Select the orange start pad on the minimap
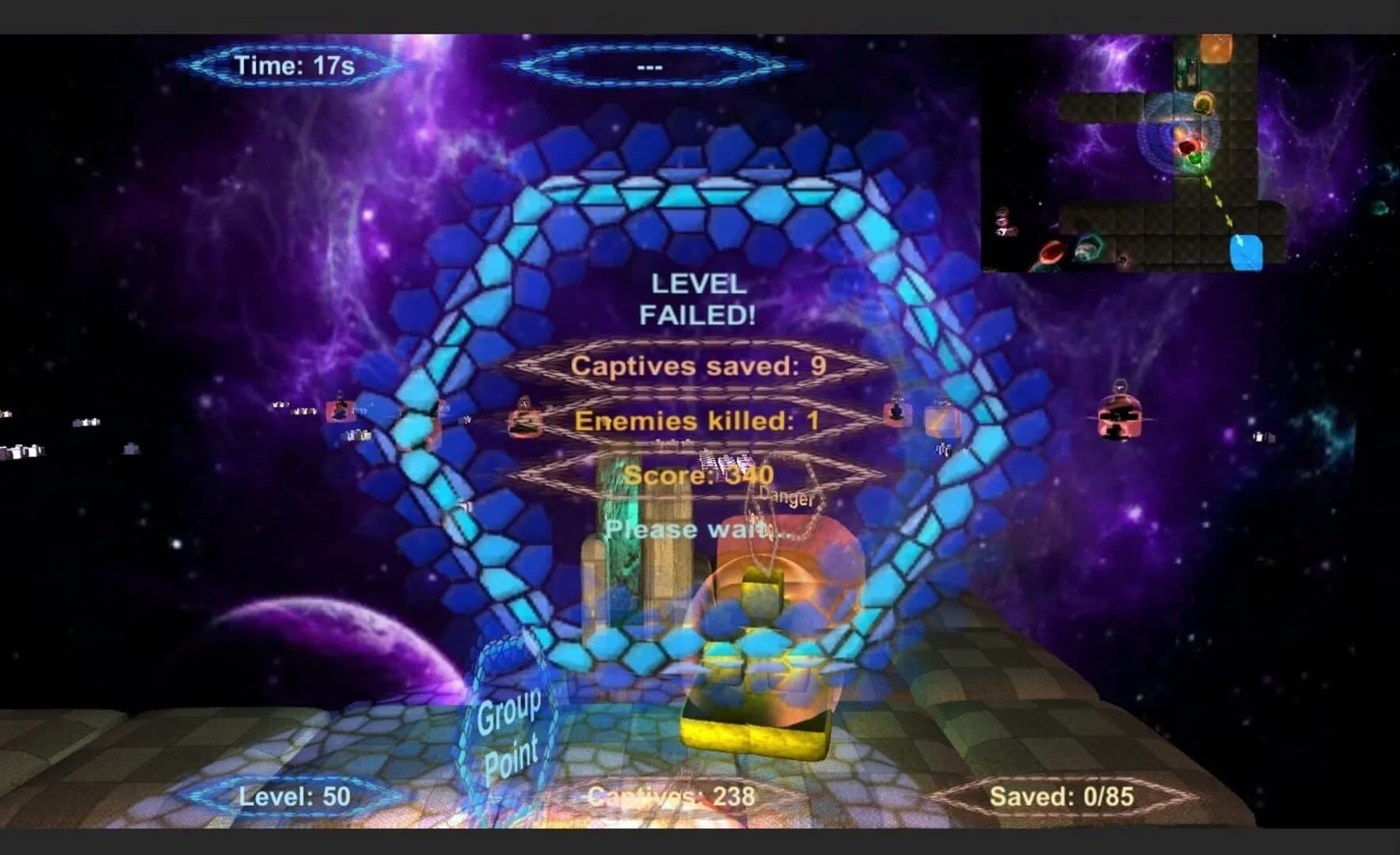The height and width of the screenshot is (855, 1400). (x=1216, y=48)
